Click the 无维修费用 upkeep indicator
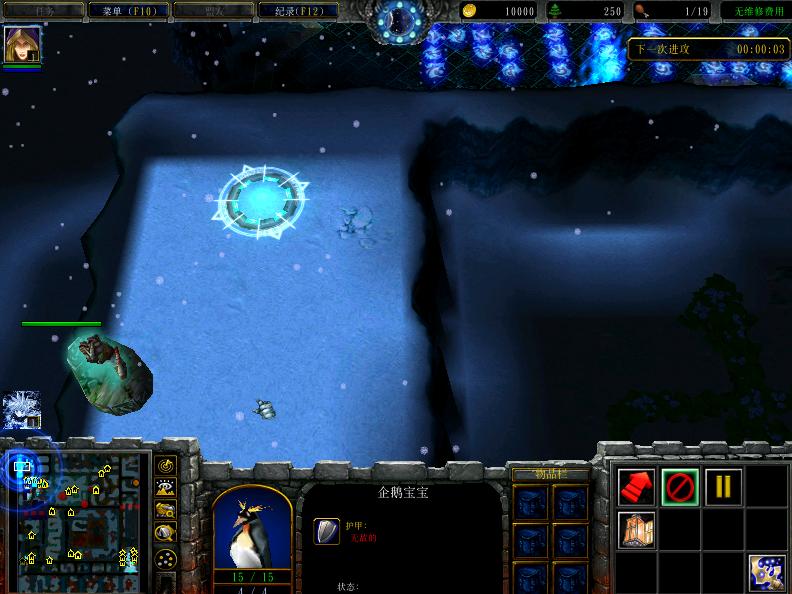The image size is (792, 594). tap(754, 11)
